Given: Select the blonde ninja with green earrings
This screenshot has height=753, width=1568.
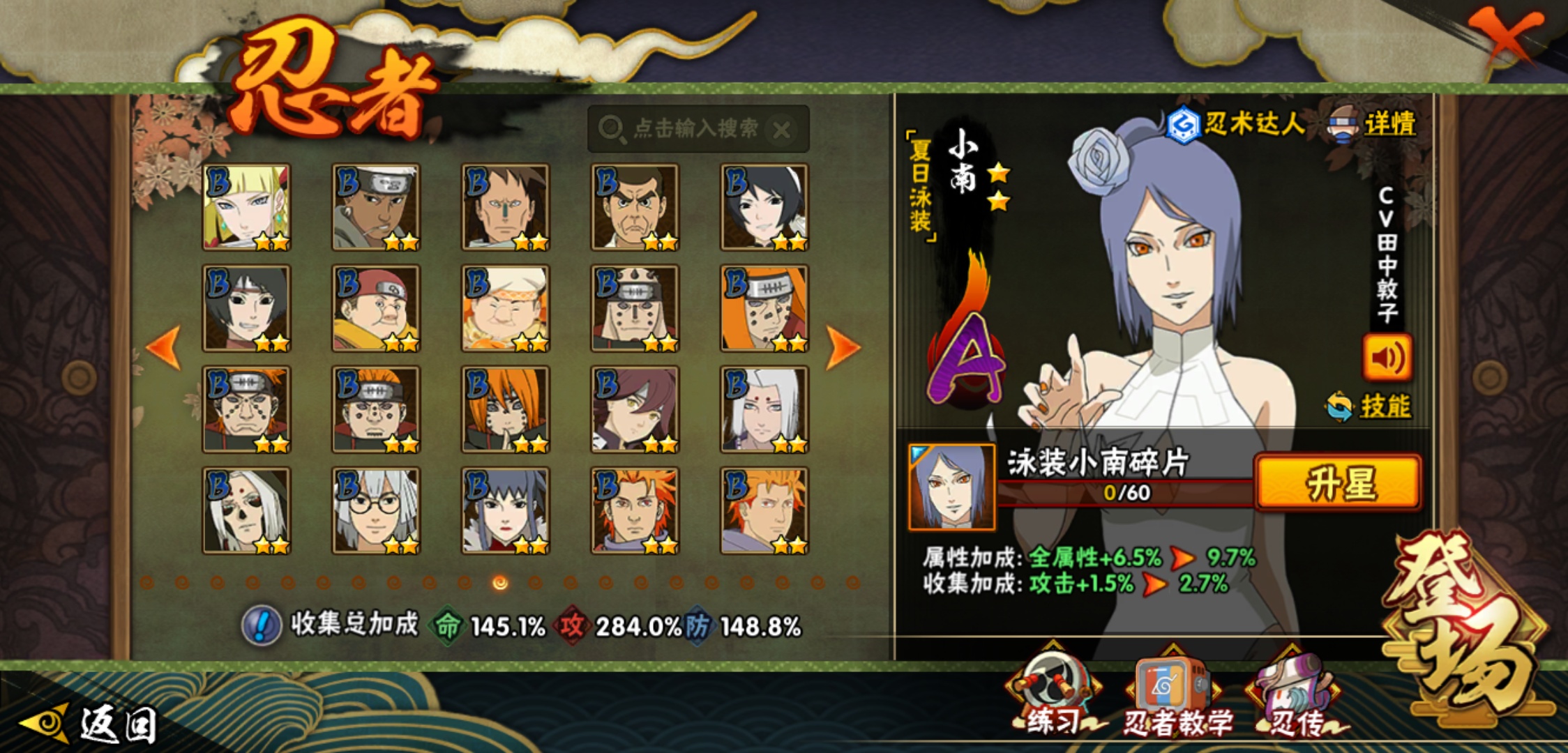Looking at the screenshot, I should click(x=246, y=207).
